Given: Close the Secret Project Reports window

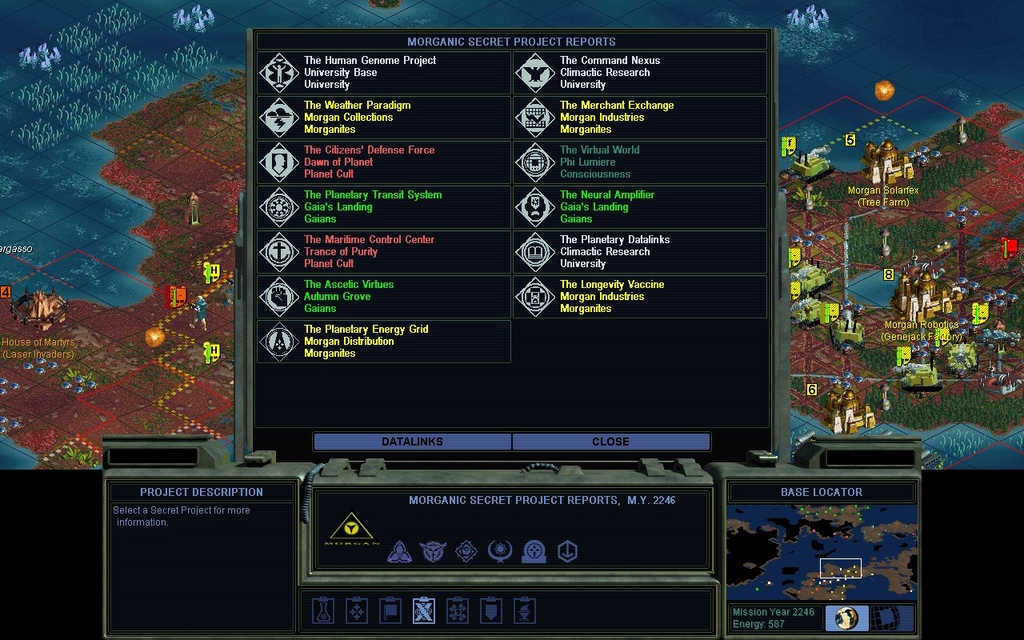Looking at the screenshot, I should [611, 442].
